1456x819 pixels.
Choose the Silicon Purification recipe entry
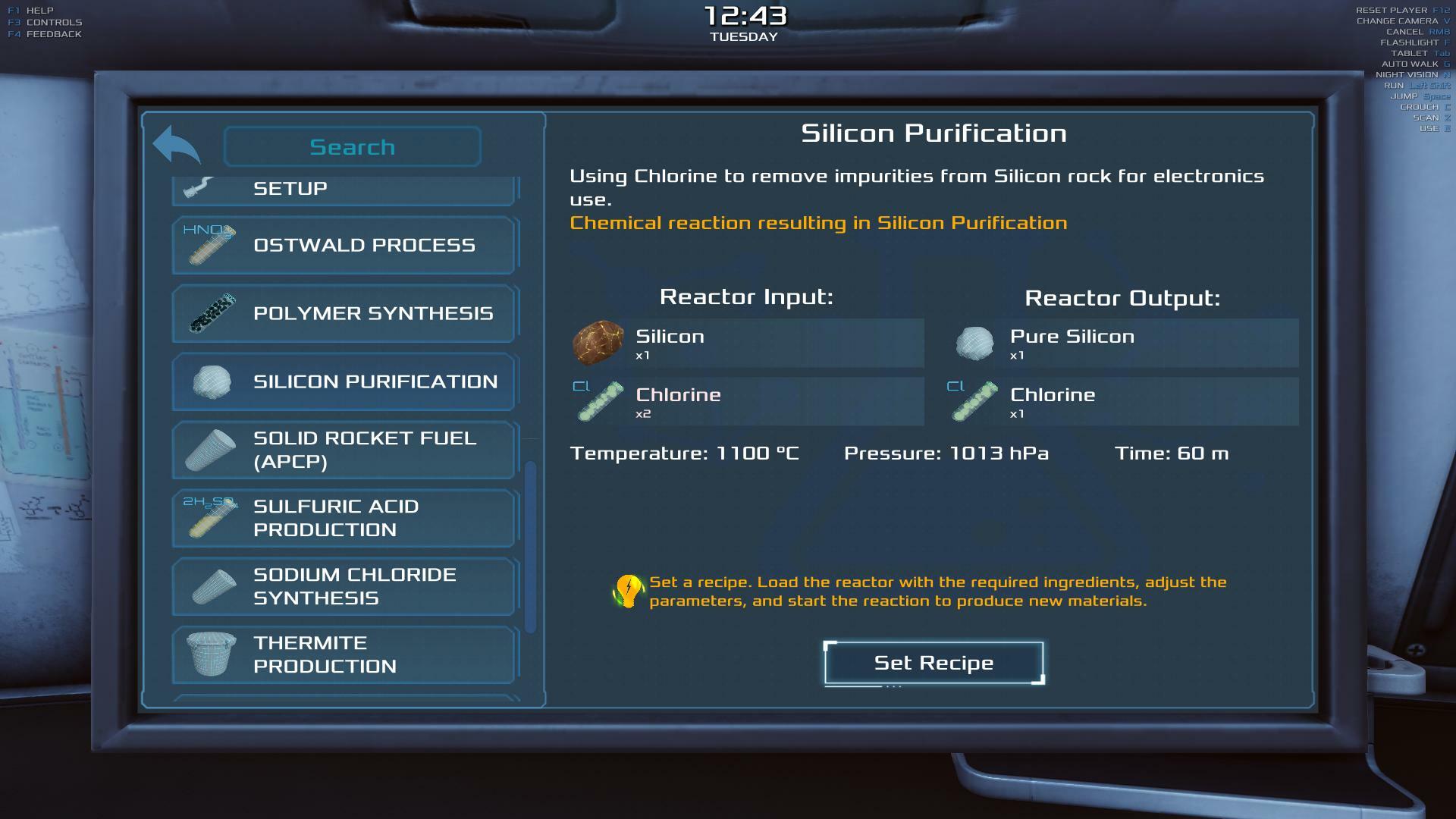click(x=344, y=381)
